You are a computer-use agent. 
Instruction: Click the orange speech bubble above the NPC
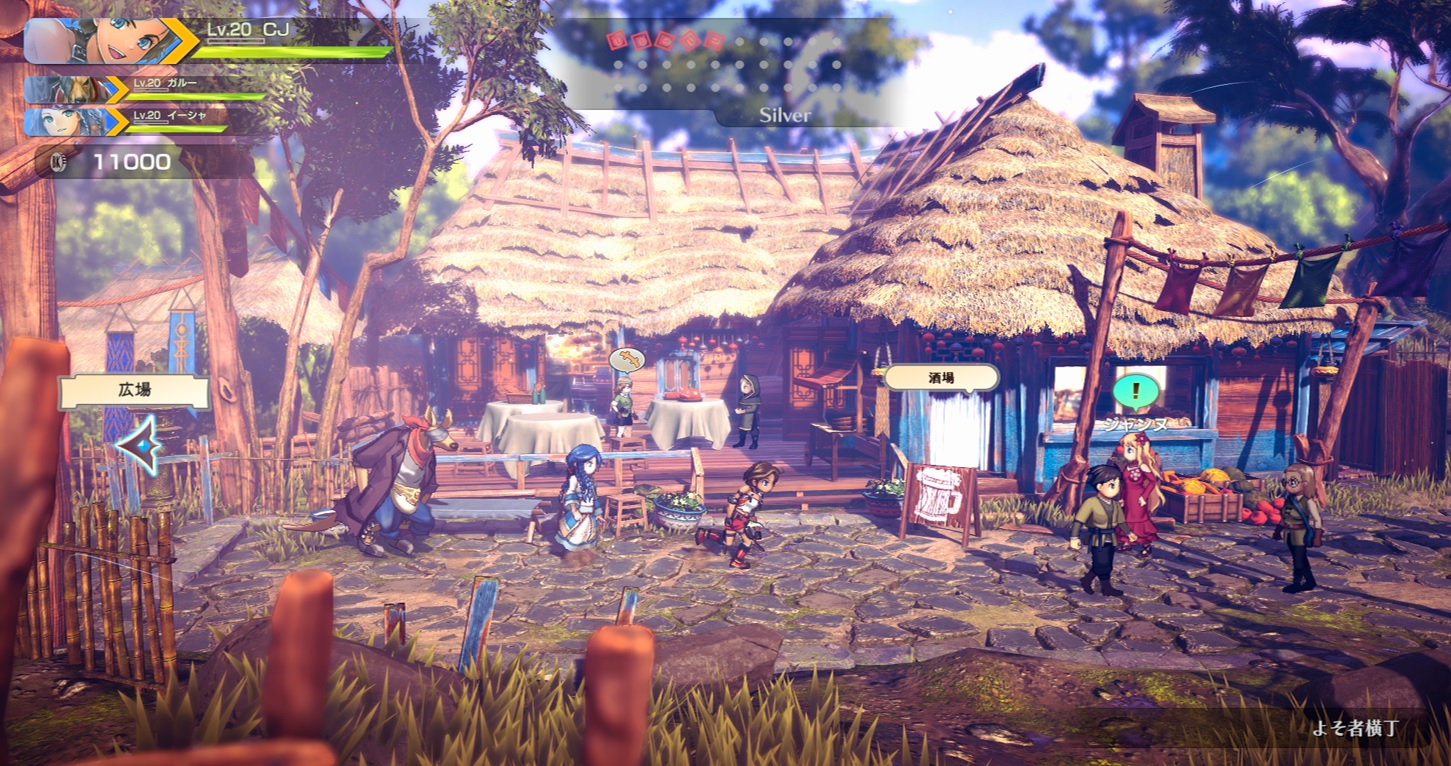click(626, 359)
